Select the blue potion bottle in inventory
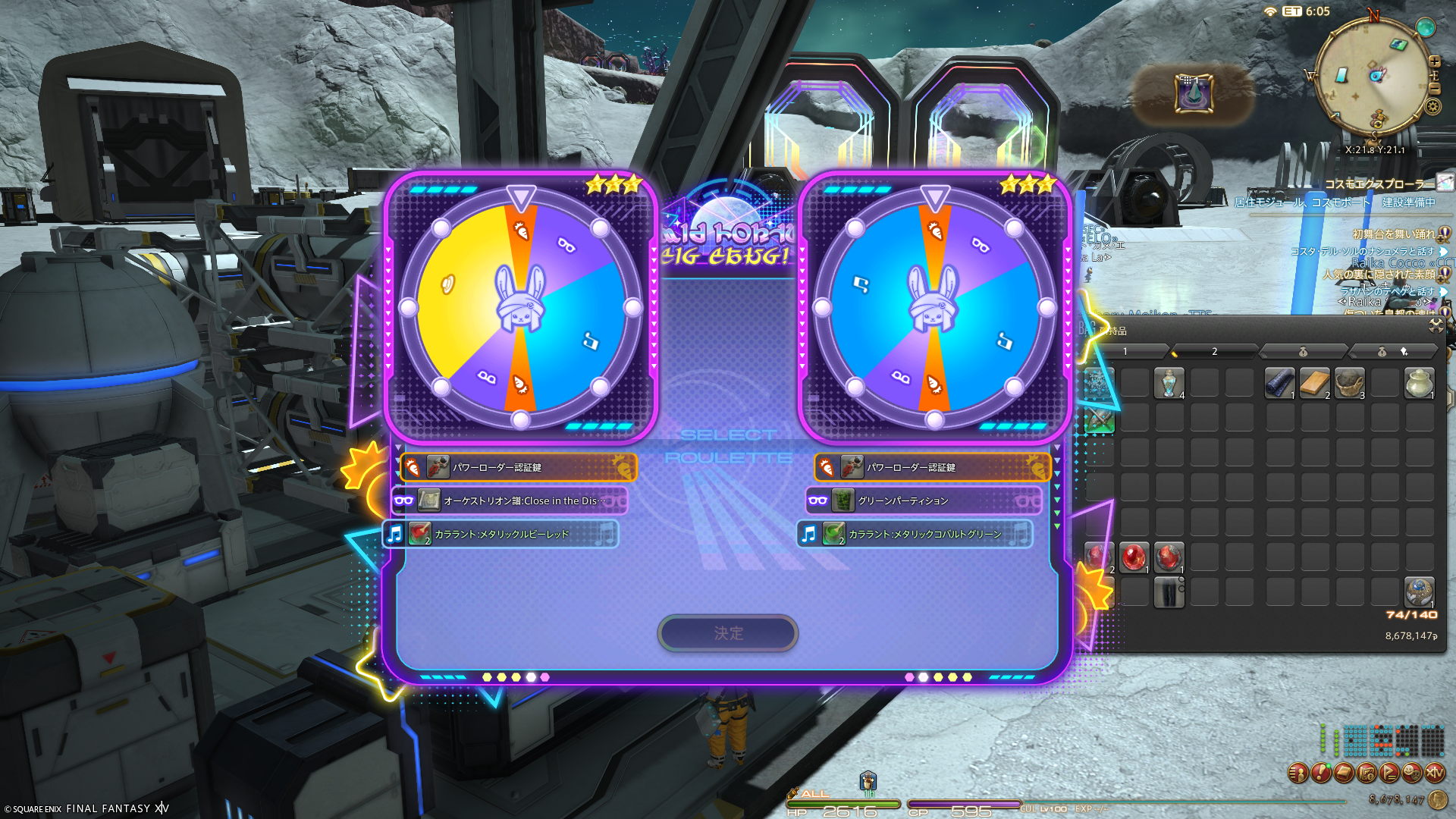This screenshot has width=1456, height=819. tap(1169, 382)
